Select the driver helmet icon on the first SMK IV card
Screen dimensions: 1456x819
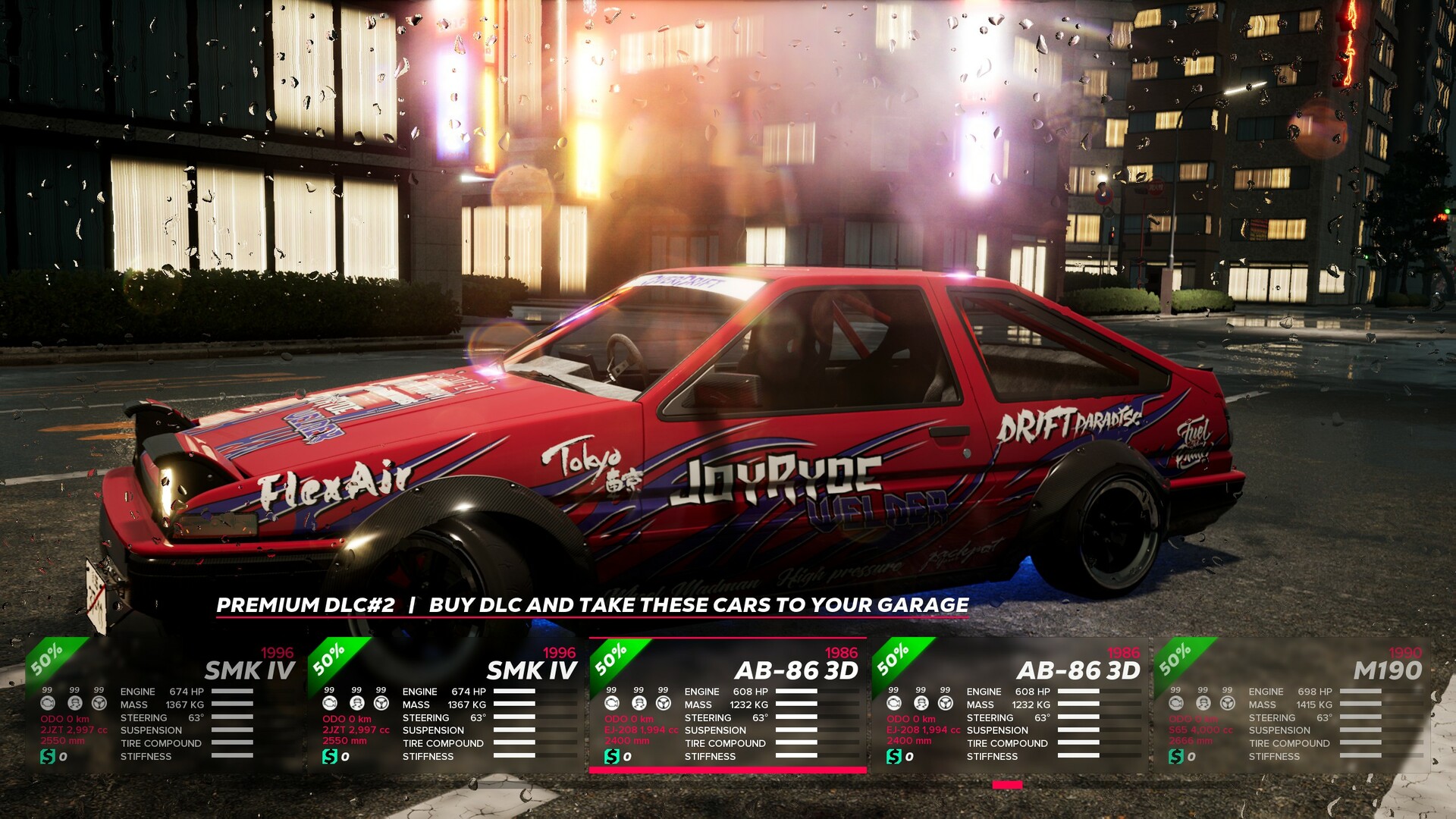(x=74, y=703)
